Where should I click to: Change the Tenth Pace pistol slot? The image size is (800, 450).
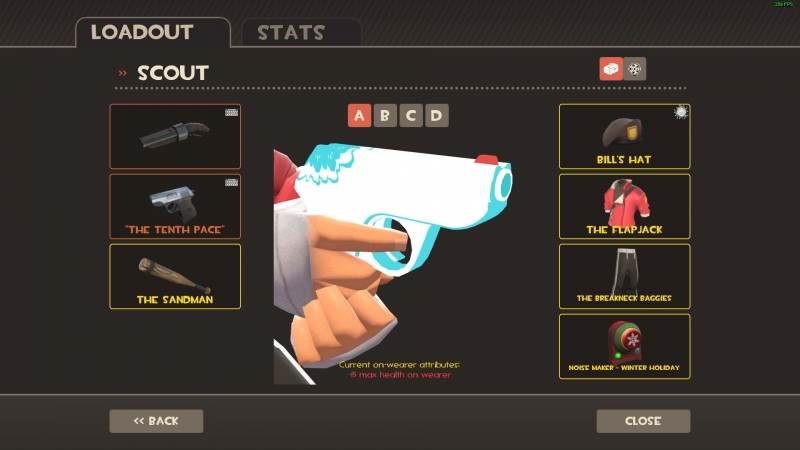175,206
